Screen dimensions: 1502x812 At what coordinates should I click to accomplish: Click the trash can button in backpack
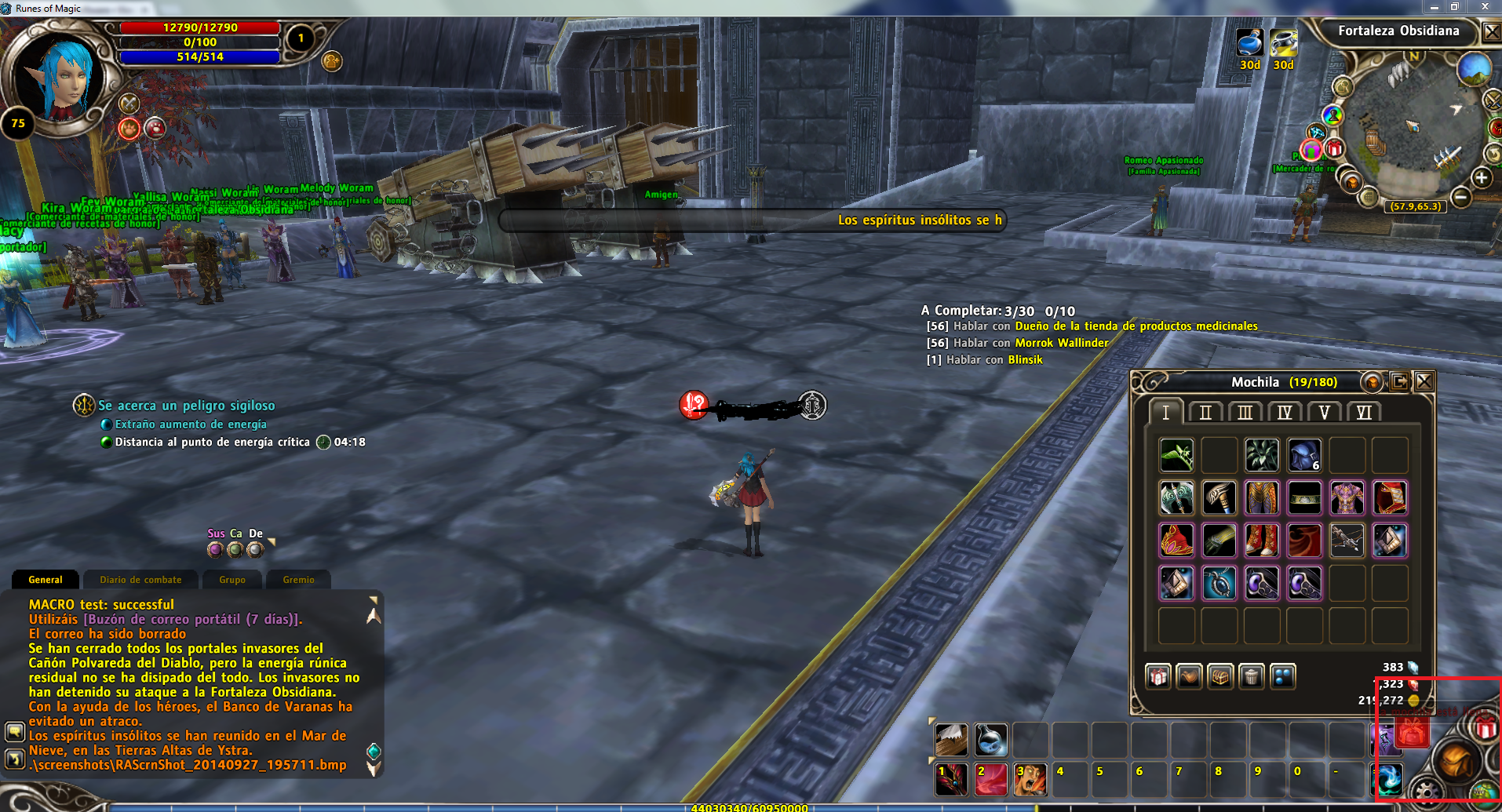(1252, 676)
